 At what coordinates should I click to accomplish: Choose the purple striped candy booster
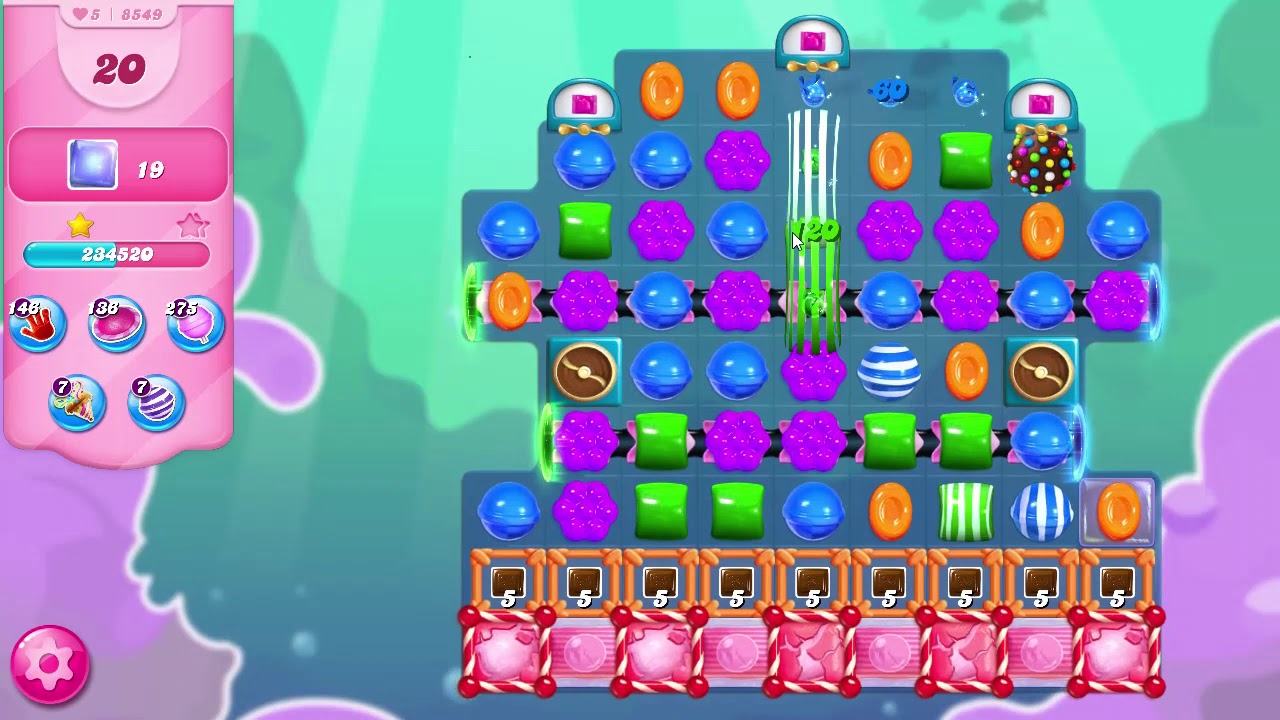156,402
